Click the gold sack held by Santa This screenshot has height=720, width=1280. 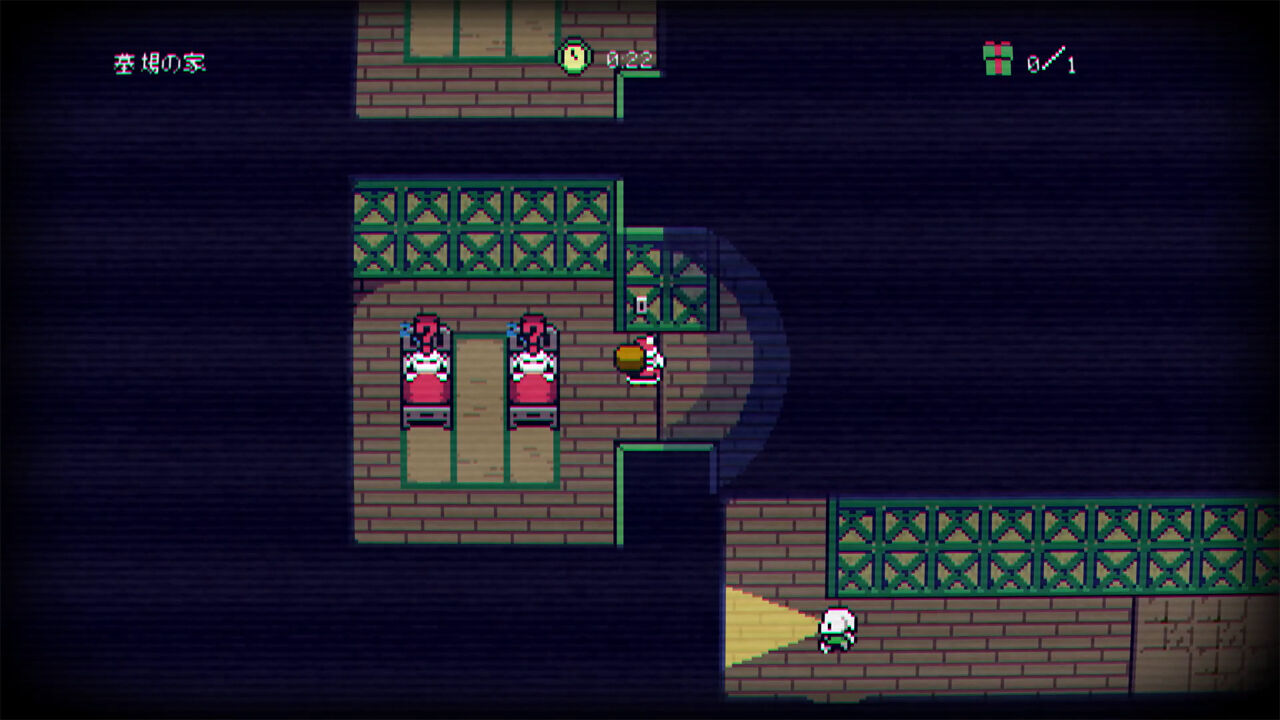pos(628,356)
